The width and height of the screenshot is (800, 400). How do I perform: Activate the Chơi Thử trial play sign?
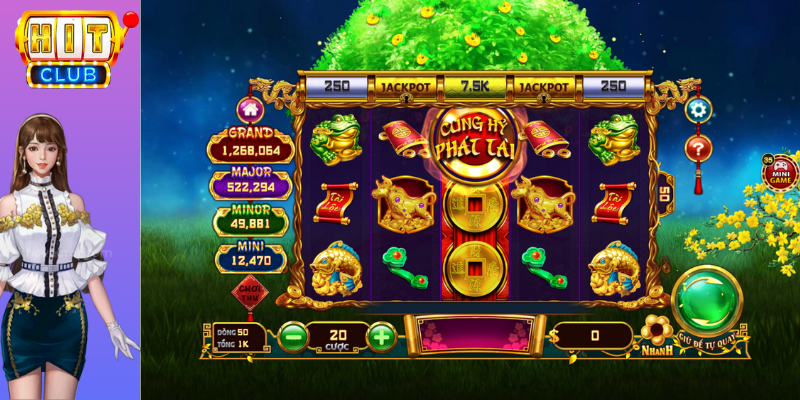click(x=248, y=293)
